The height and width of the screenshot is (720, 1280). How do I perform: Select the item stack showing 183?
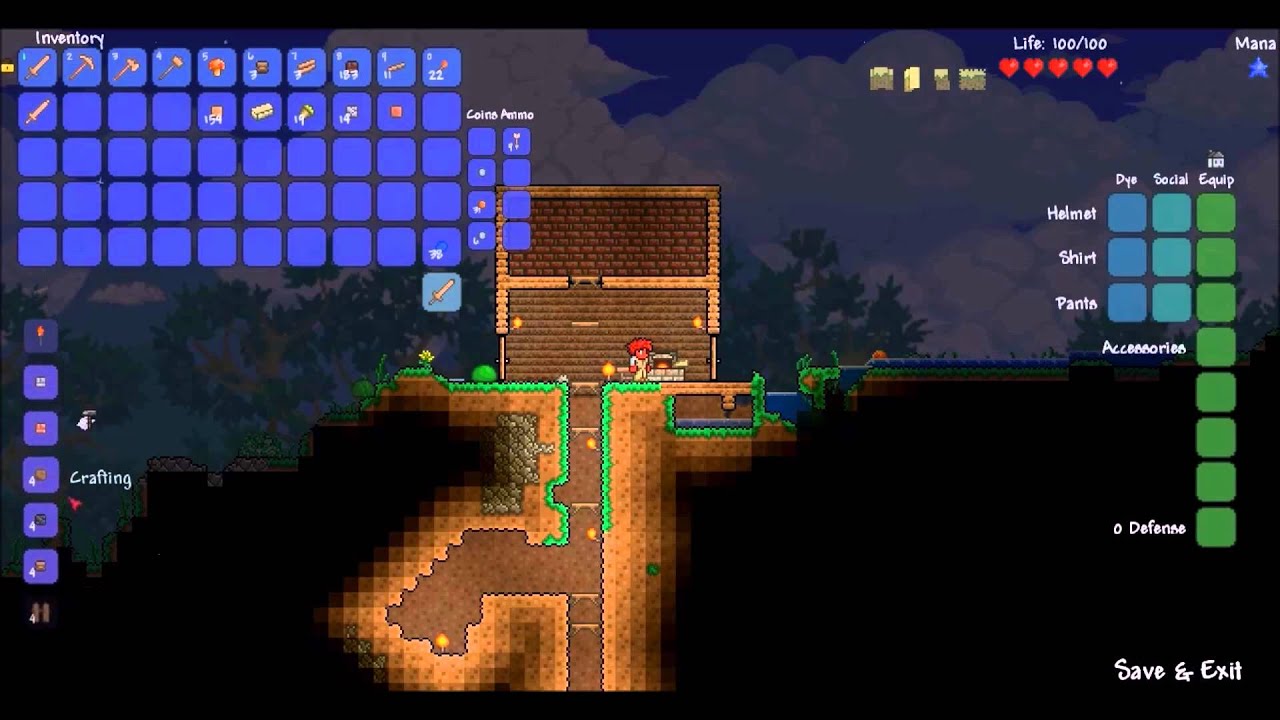352,67
